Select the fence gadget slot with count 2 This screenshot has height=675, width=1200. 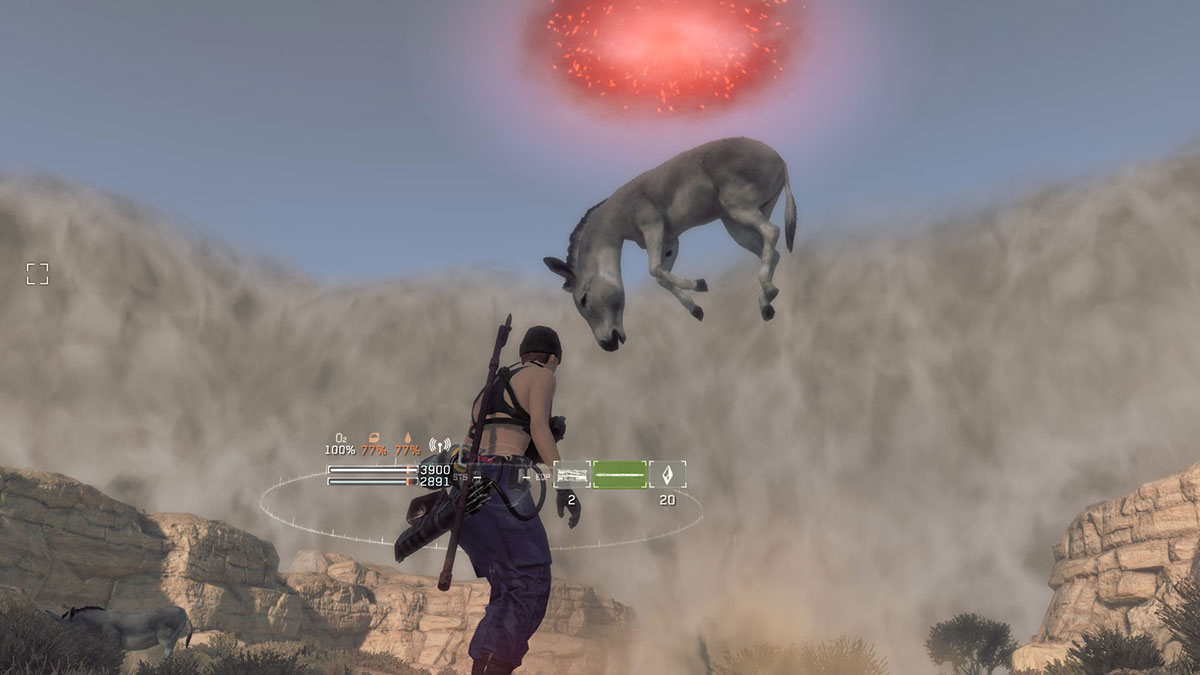point(572,474)
